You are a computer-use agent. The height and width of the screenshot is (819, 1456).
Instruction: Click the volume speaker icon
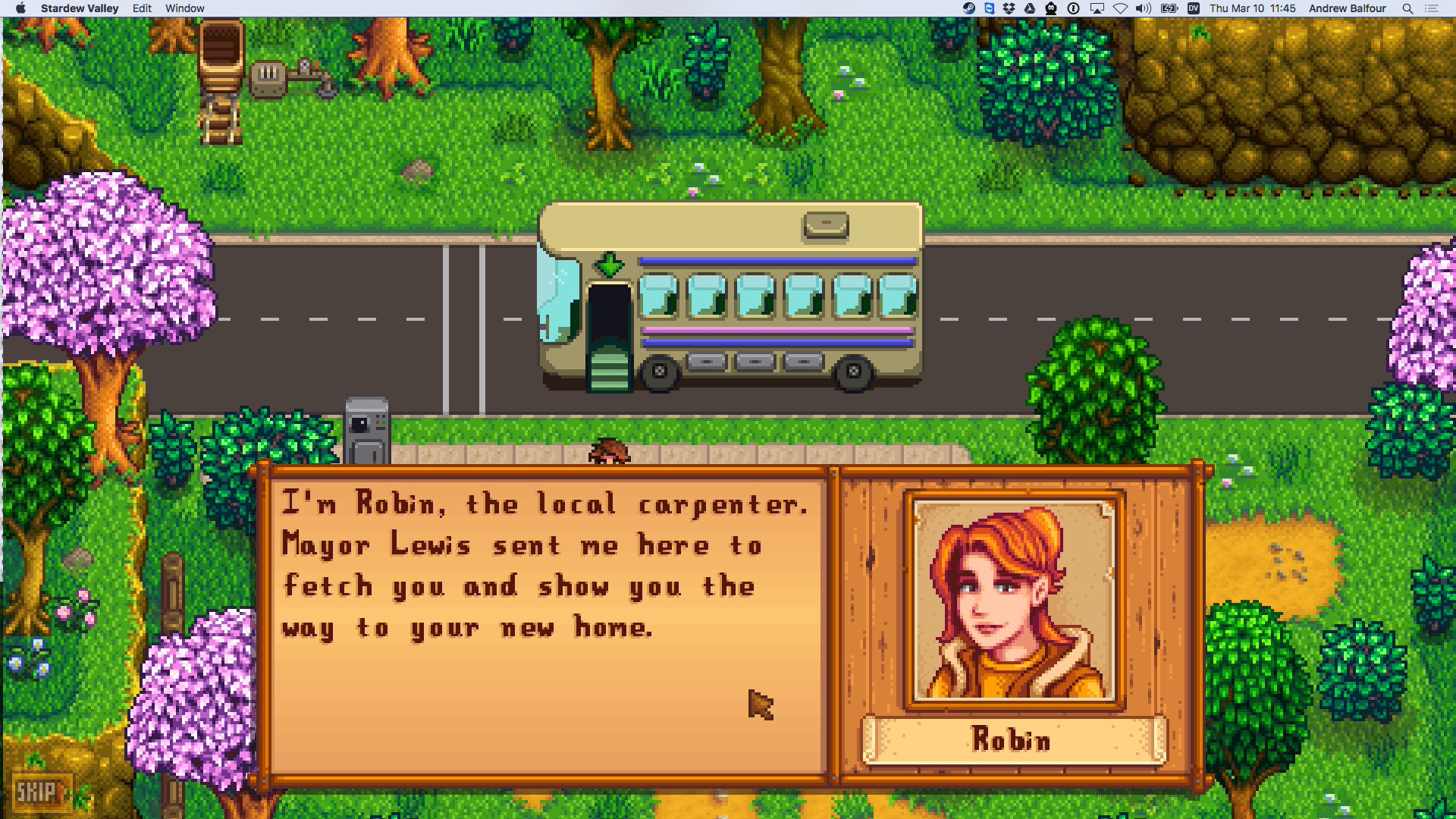click(x=1142, y=8)
